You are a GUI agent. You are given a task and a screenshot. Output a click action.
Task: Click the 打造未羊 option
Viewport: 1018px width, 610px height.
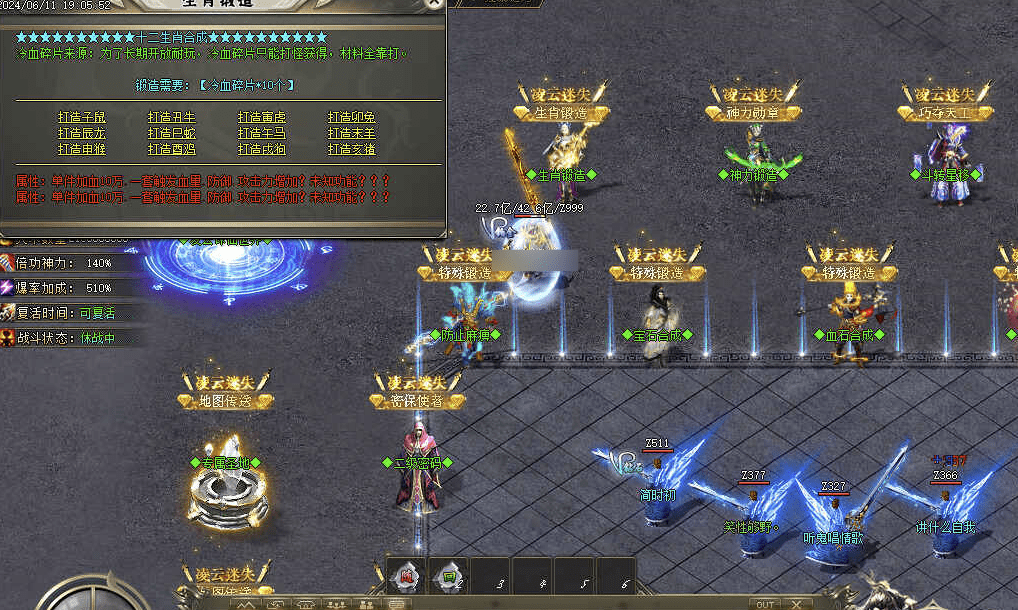(x=352, y=133)
